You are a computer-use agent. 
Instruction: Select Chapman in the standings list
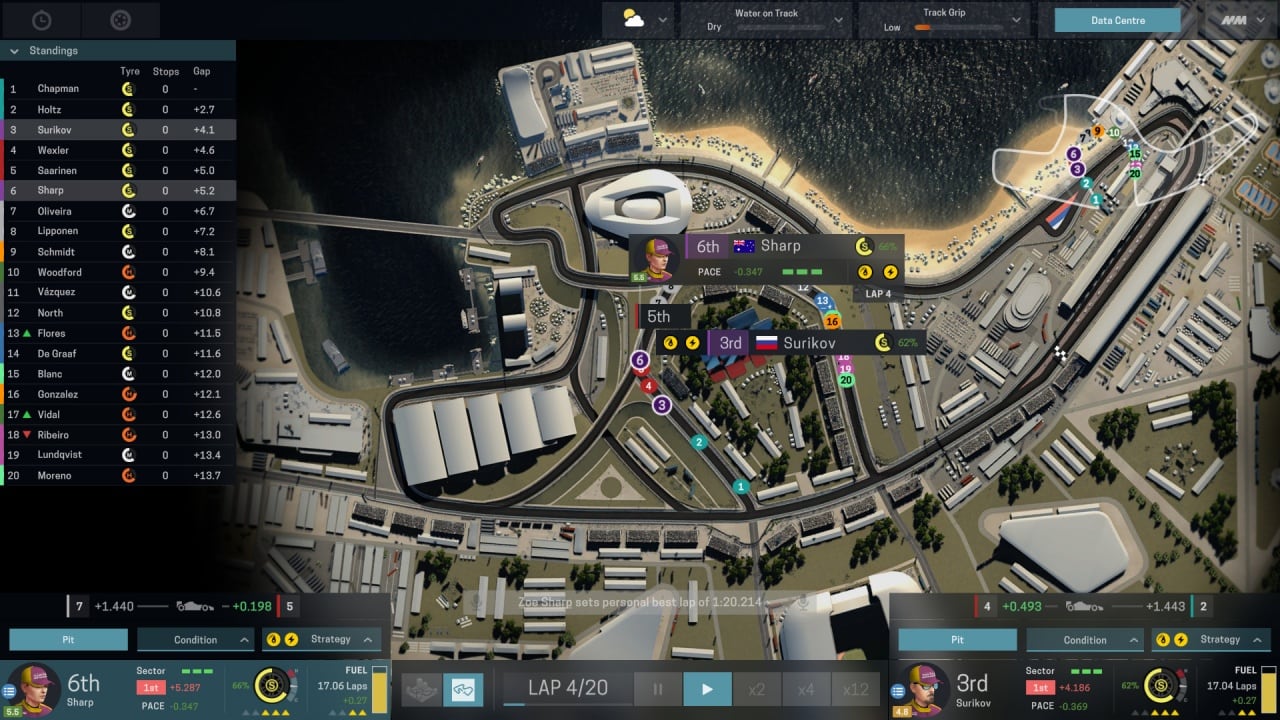58,89
